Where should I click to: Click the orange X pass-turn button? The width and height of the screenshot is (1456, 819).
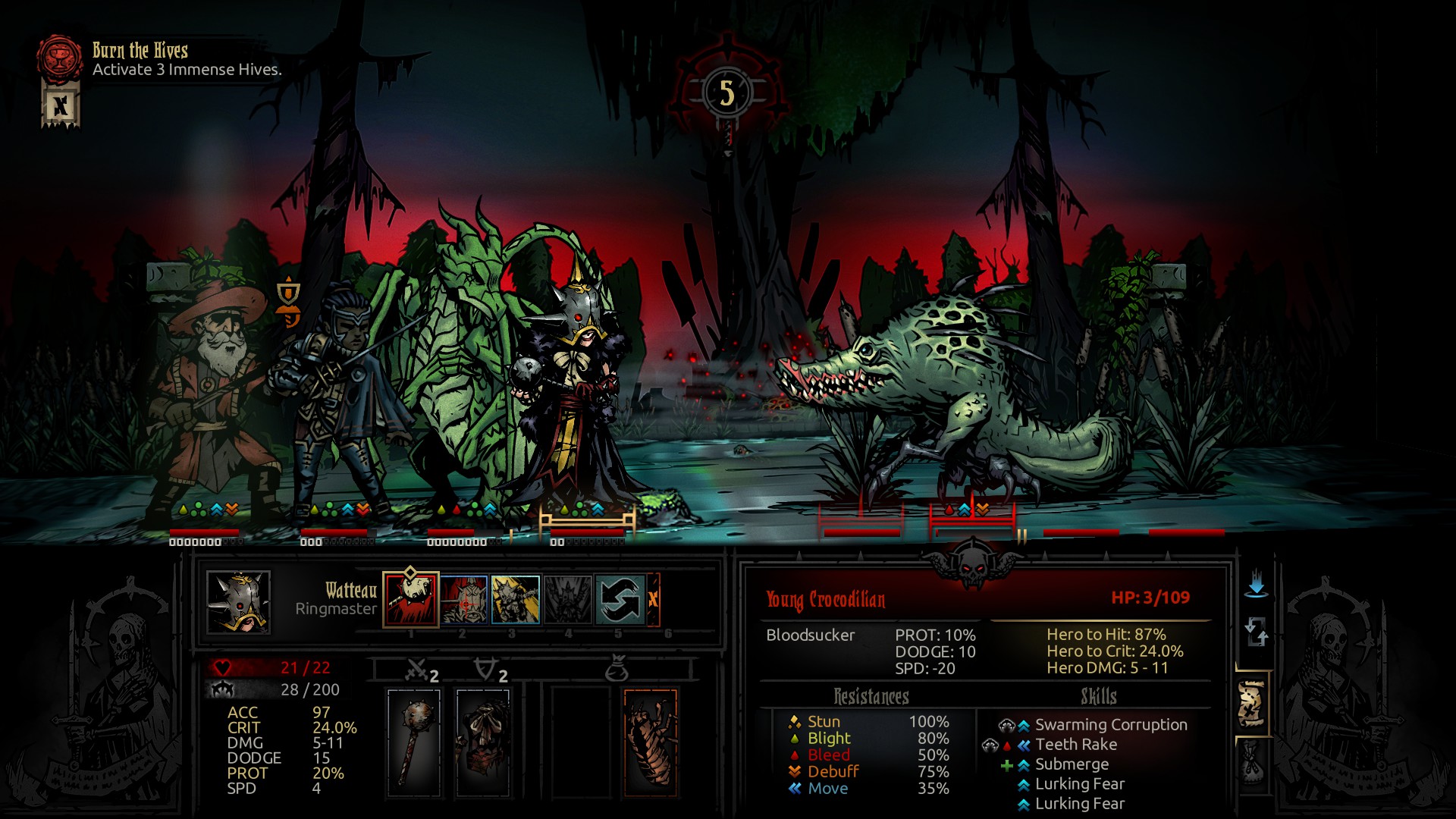(653, 599)
